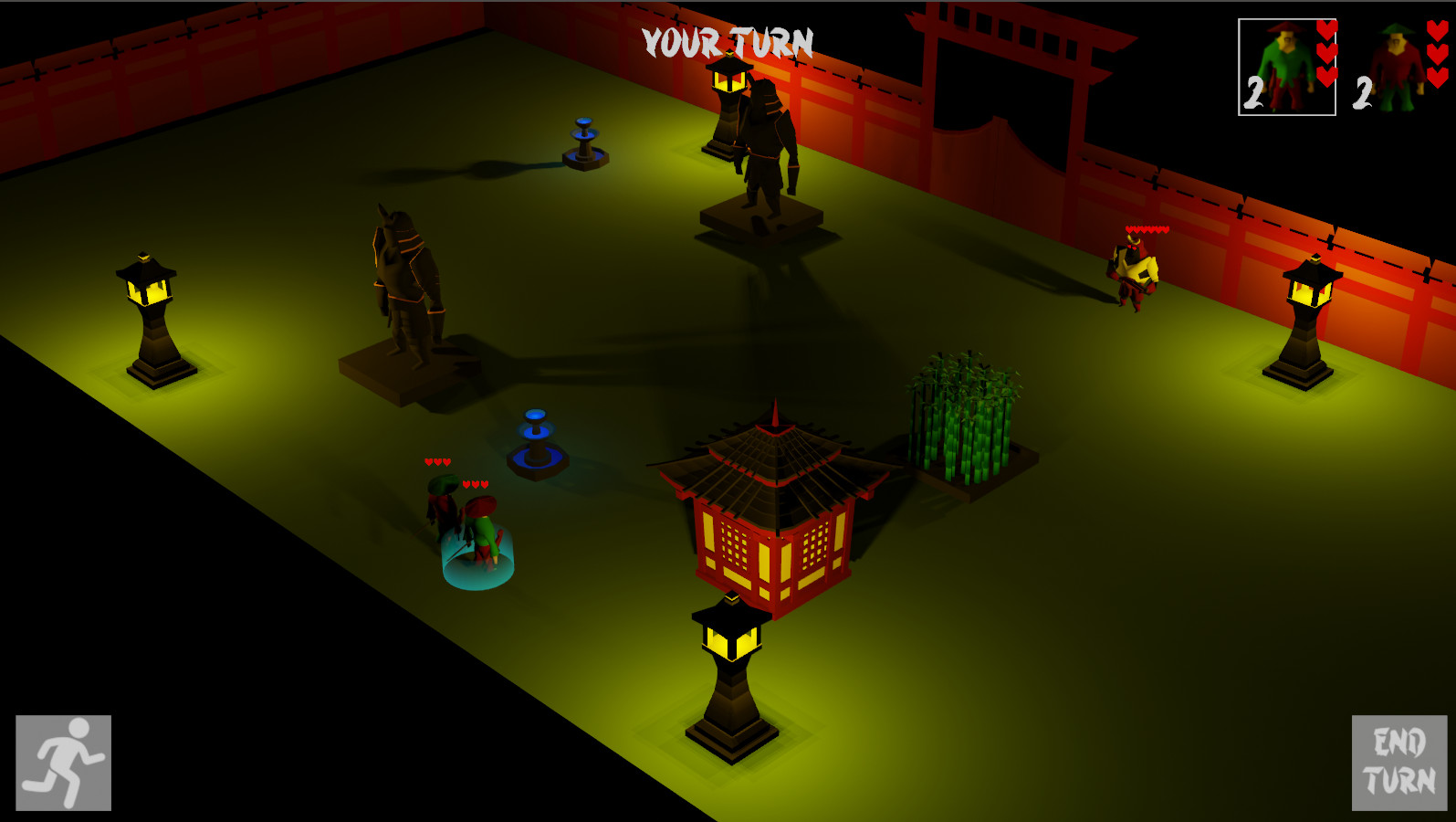
Task: Click the YOUR TURN banner text
Action: coord(726,41)
